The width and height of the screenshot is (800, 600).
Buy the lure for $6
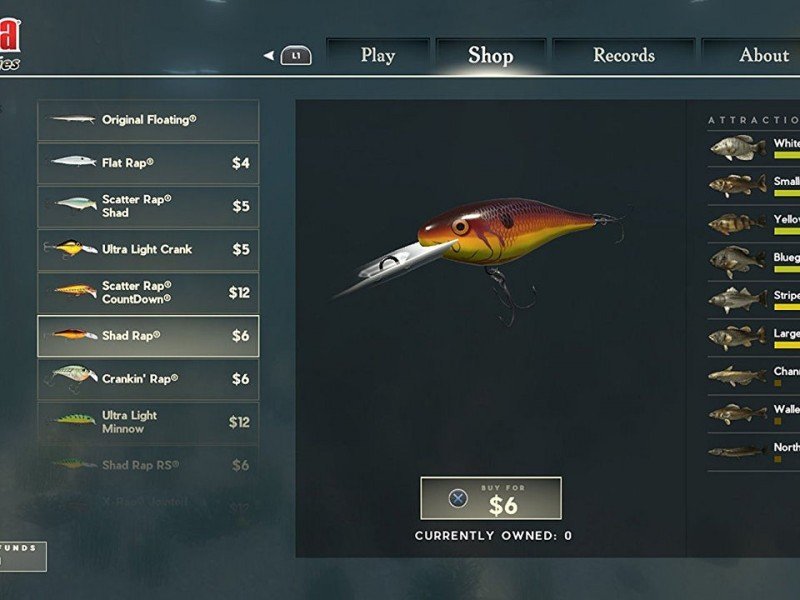[x=490, y=498]
